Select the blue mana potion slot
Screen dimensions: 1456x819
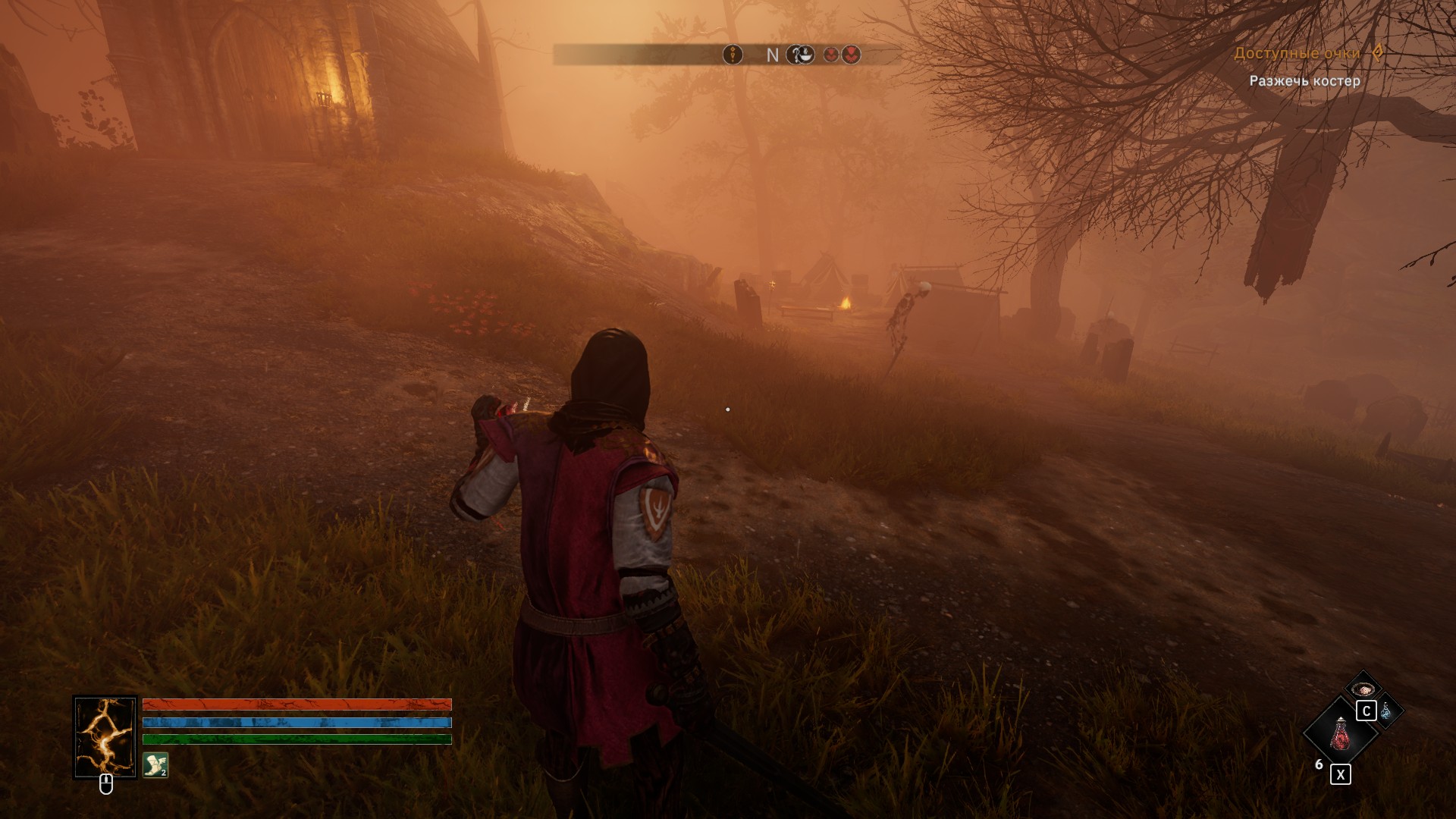pos(1387,711)
